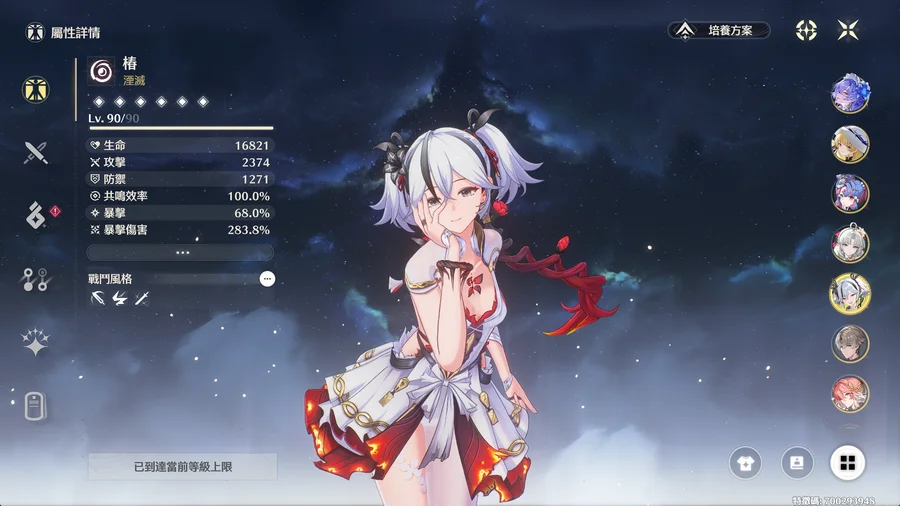900x506 pixels.
Task: Switch to the crossed swords weapon tab
Action: [37, 153]
